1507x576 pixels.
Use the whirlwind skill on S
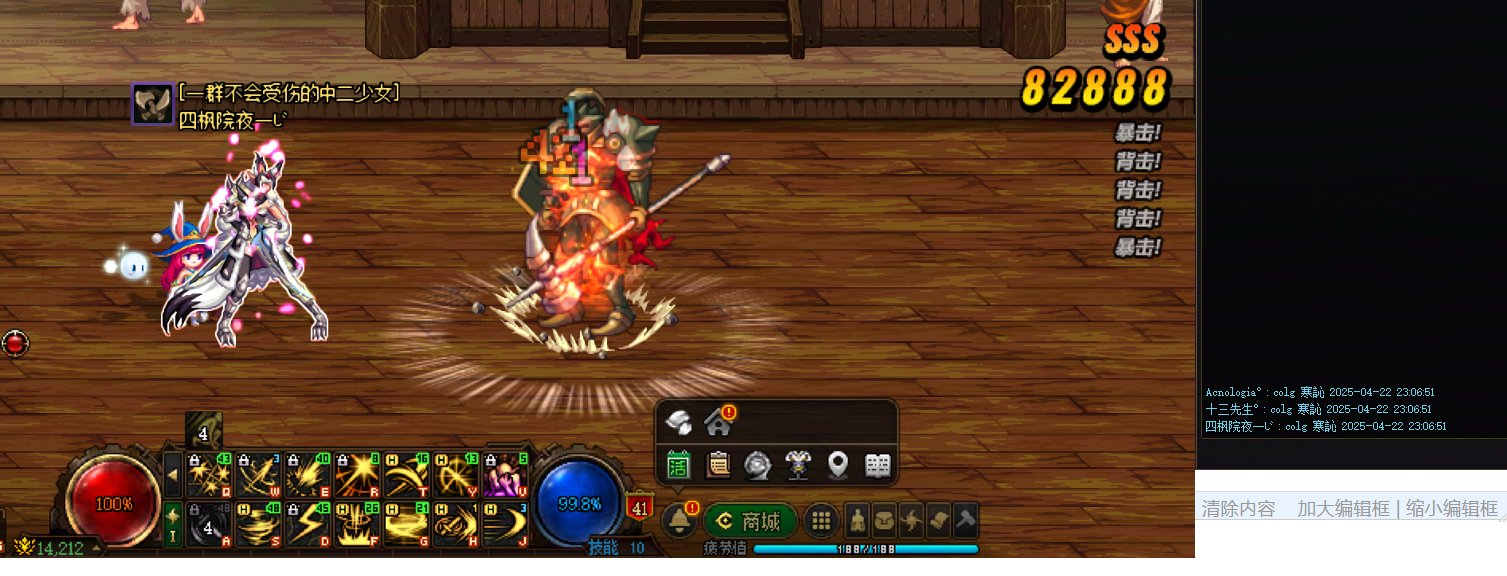[259, 523]
